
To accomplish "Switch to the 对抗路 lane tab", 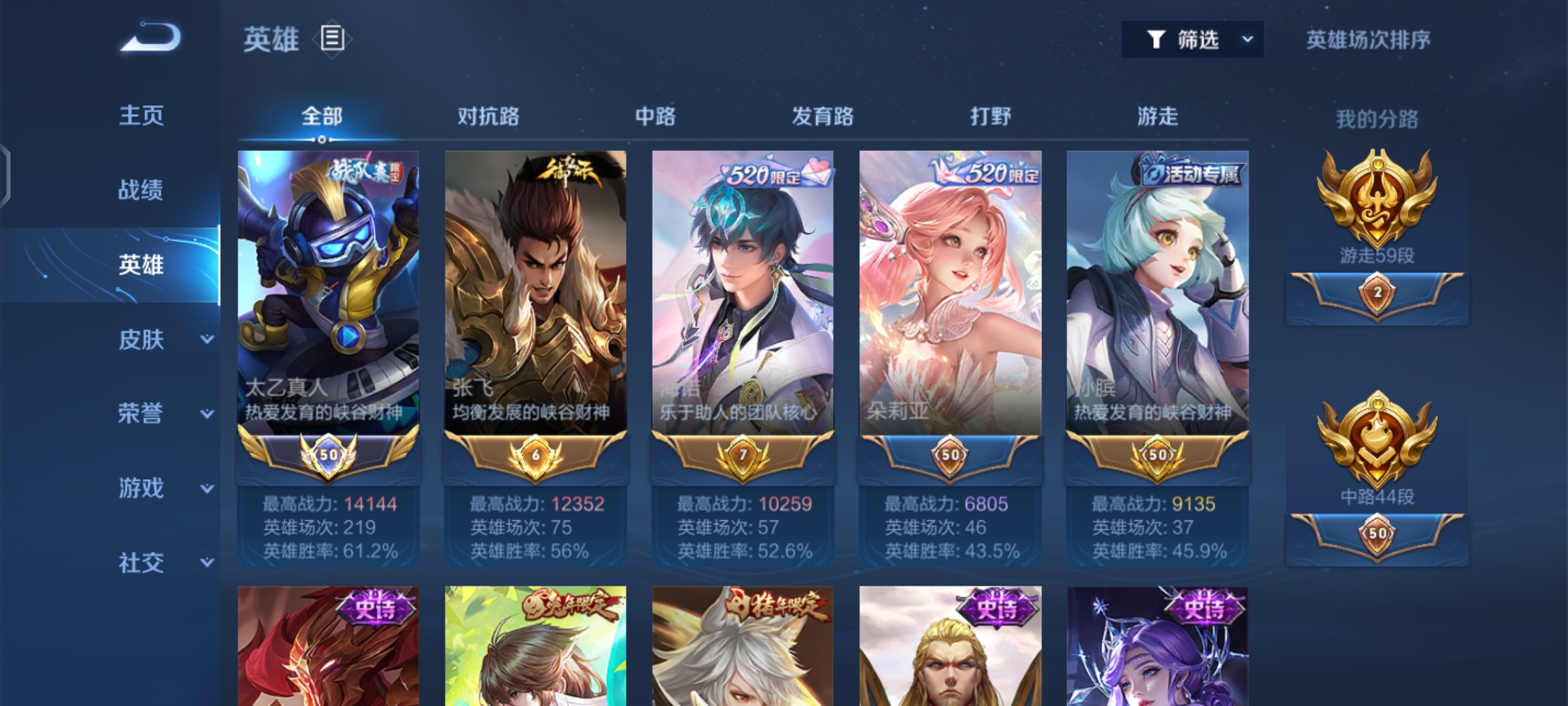I will pyautogui.click(x=488, y=117).
